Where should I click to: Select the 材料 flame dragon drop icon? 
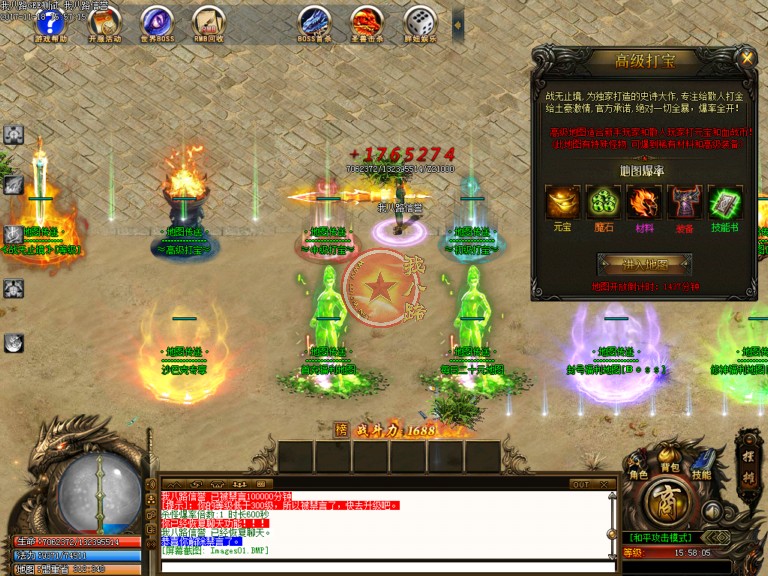point(643,203)
